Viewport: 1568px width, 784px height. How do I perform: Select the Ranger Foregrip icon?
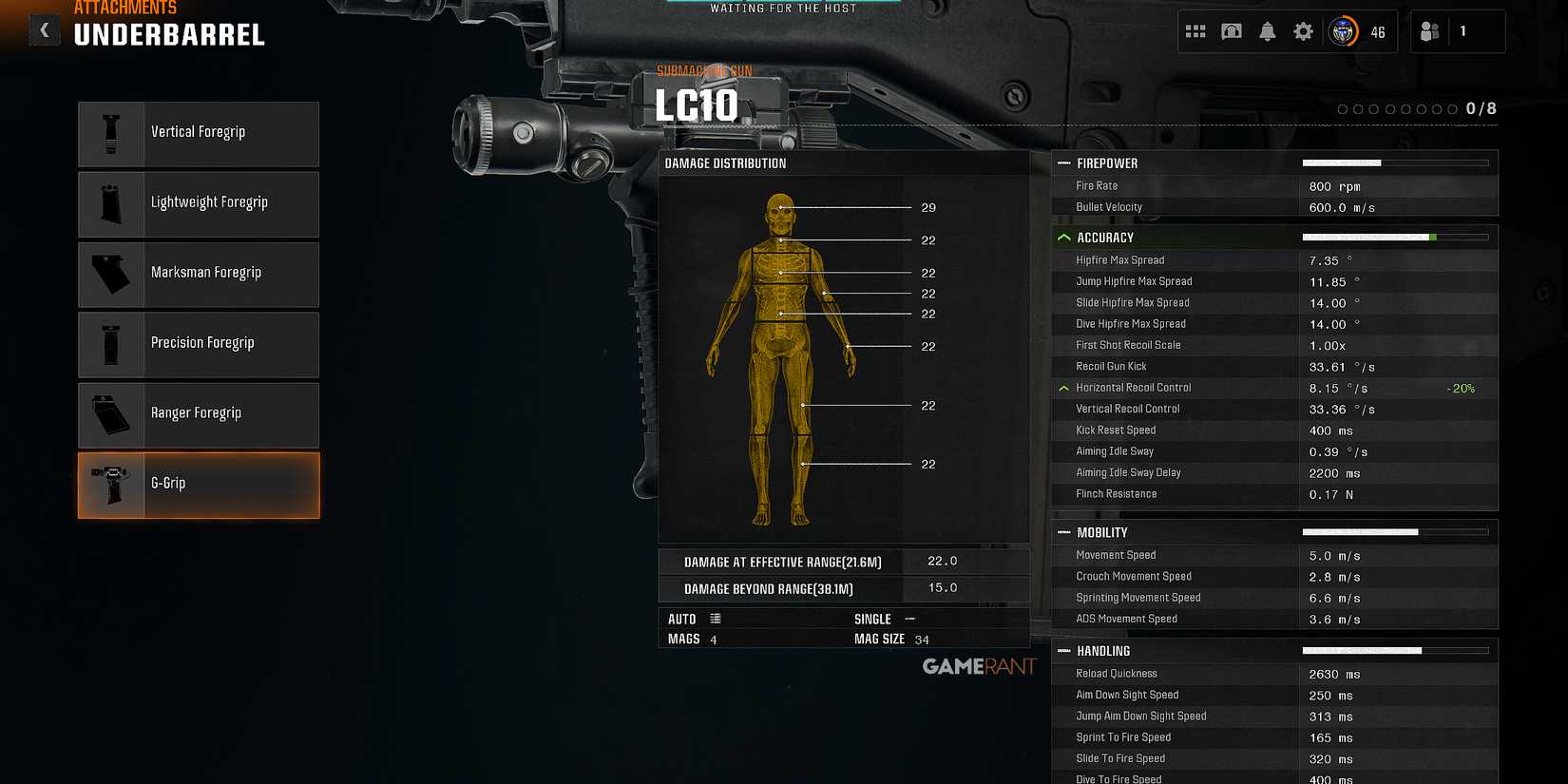pyautogui.click(x=112, y=413)
